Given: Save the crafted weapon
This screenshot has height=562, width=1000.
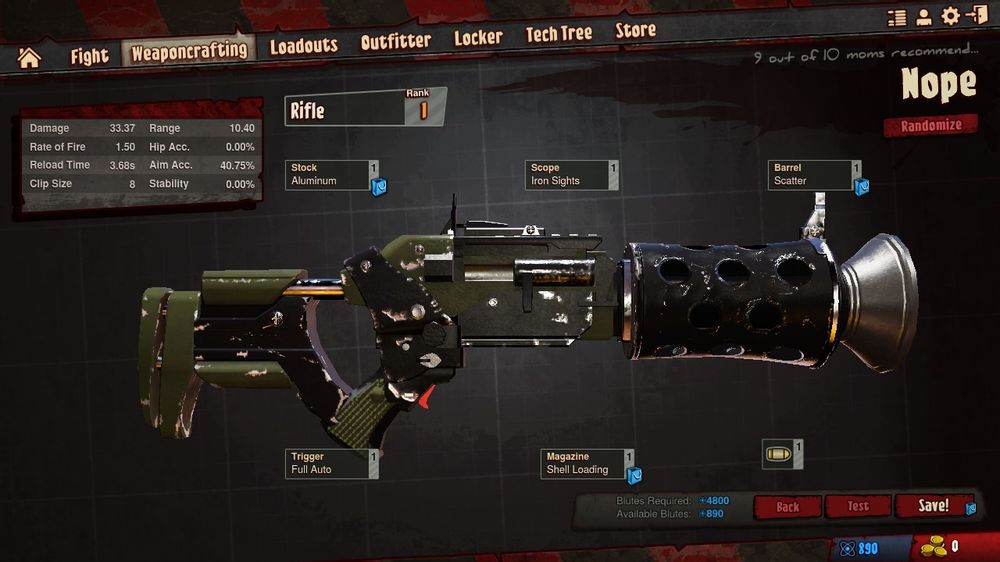Looking at the screenshot, I should [x=932, y=506].
